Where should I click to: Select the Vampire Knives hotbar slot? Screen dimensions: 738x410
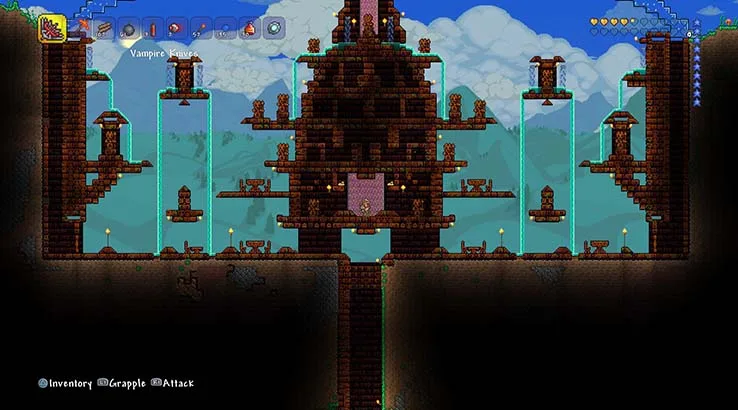[52, 28]
